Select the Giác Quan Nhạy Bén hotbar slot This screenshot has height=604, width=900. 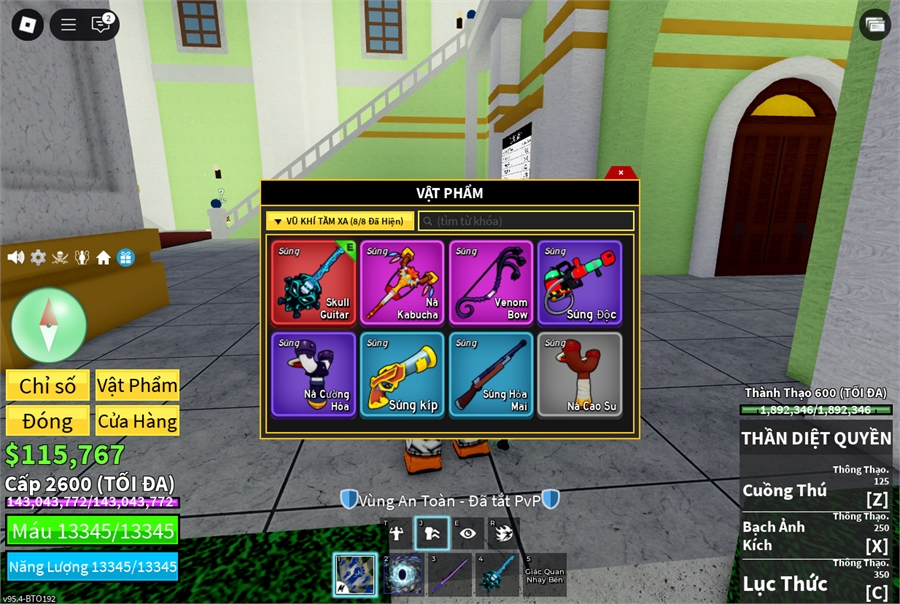[x=544, y=575]
